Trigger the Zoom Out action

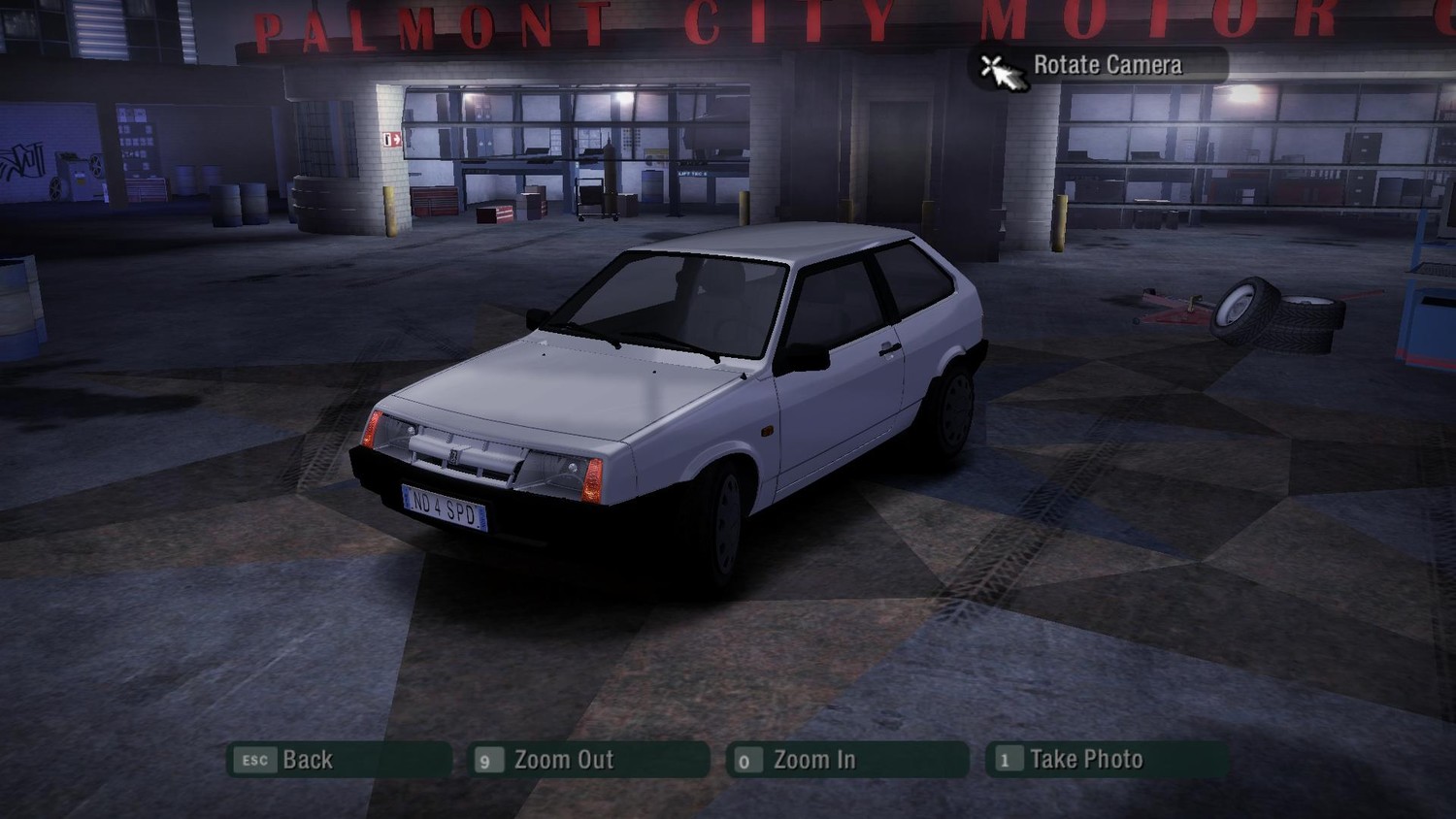[565, 760]
